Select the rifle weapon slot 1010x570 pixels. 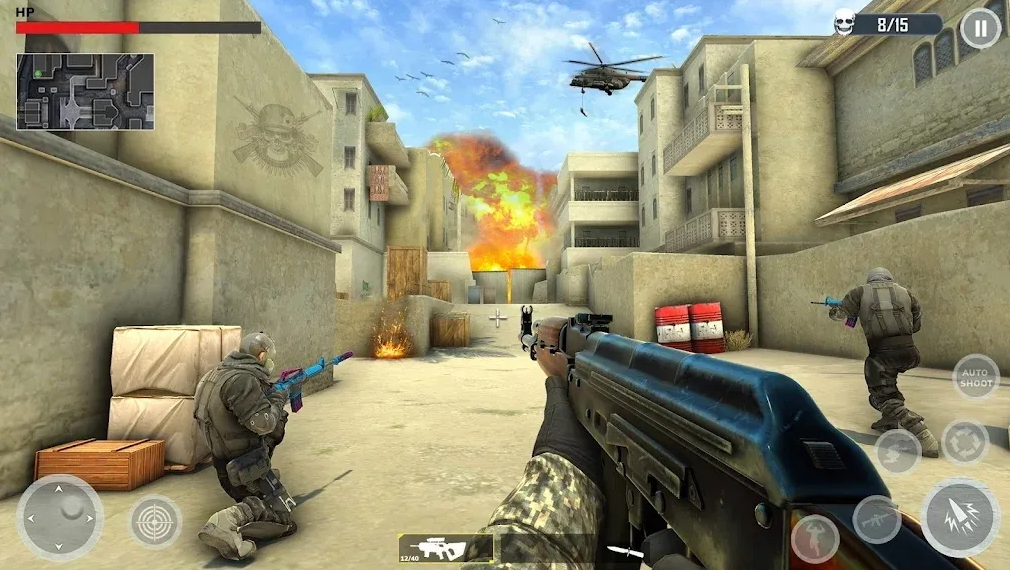445,547
